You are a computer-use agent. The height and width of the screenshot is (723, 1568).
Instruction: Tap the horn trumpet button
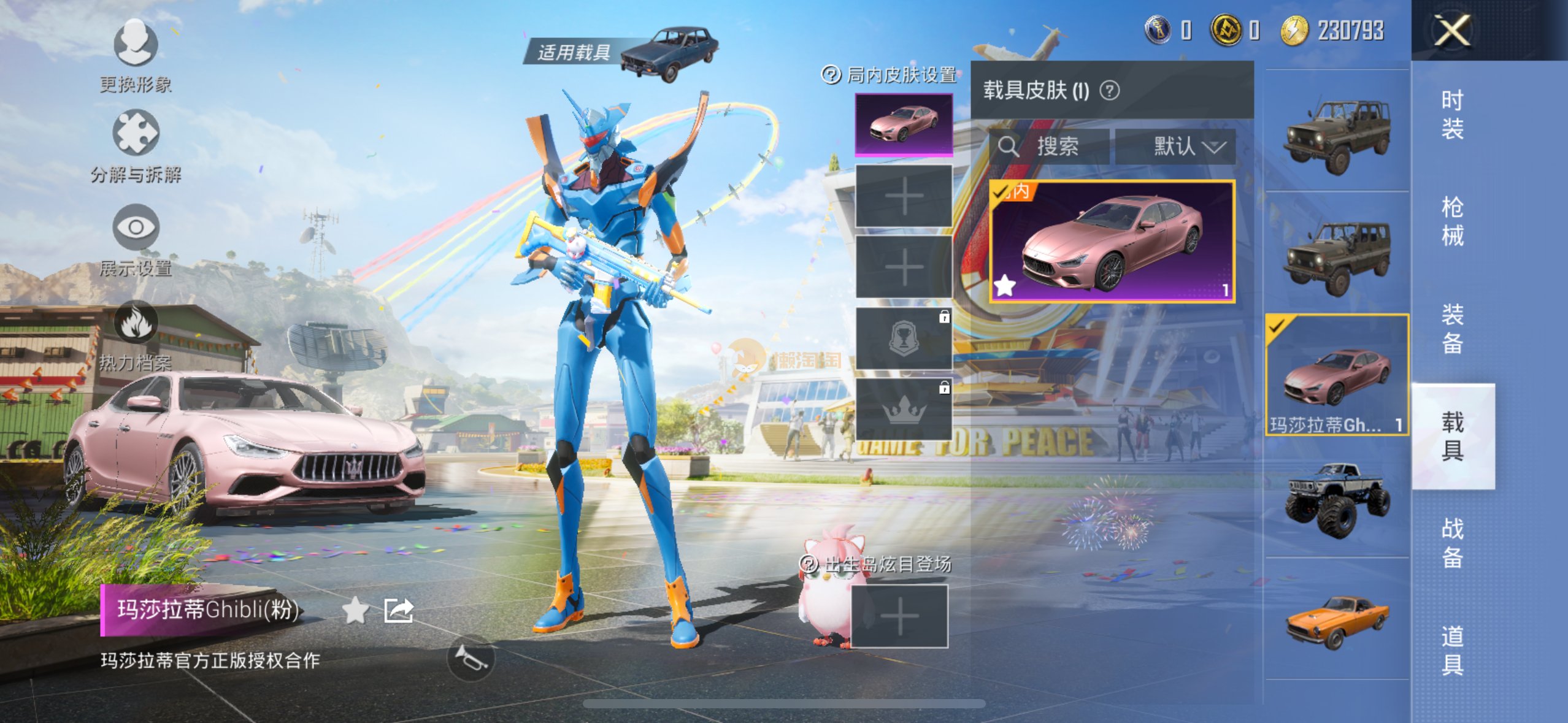tap(471, 659)
